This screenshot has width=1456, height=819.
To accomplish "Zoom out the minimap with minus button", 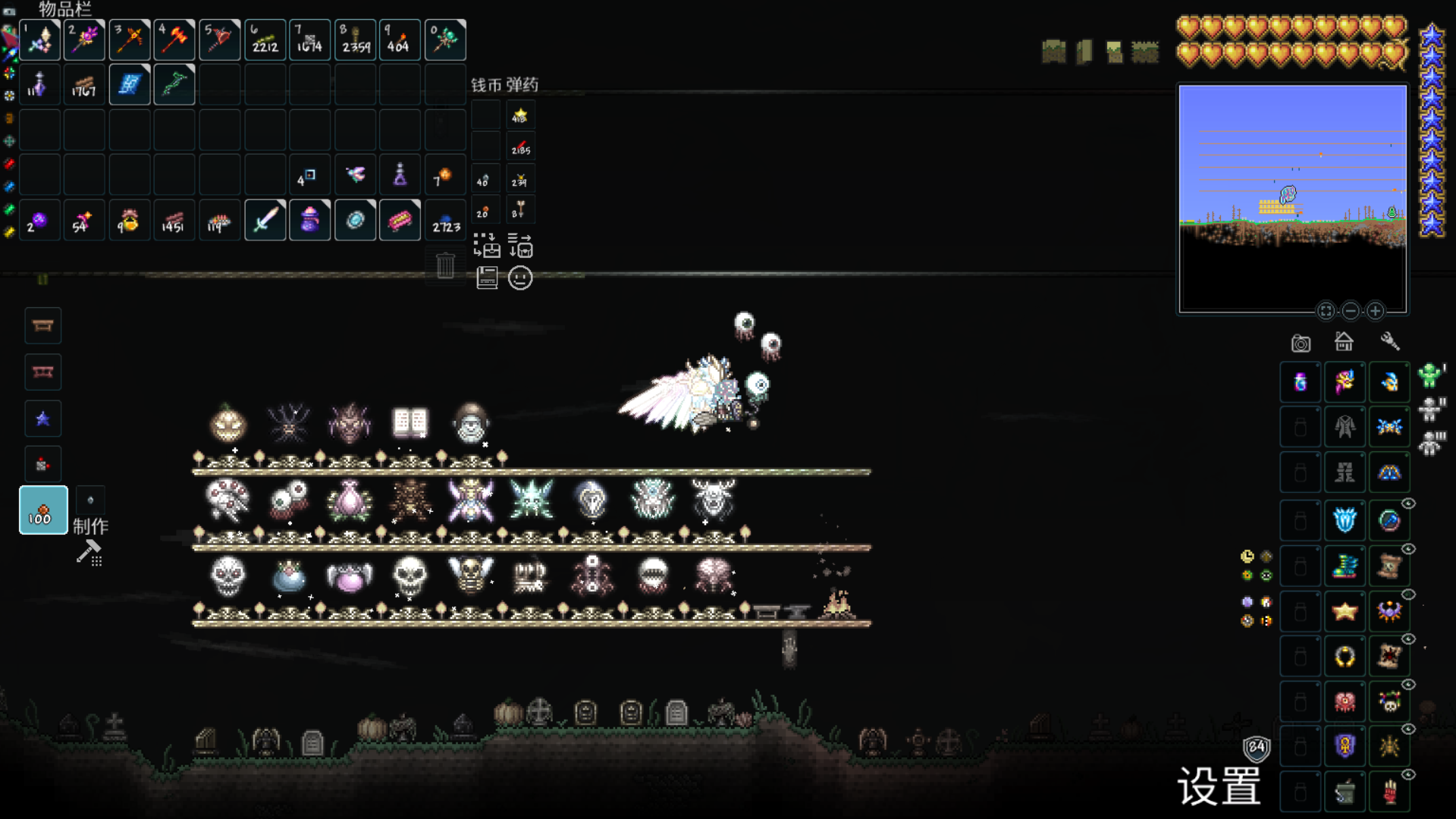I will pos(1351,311).
